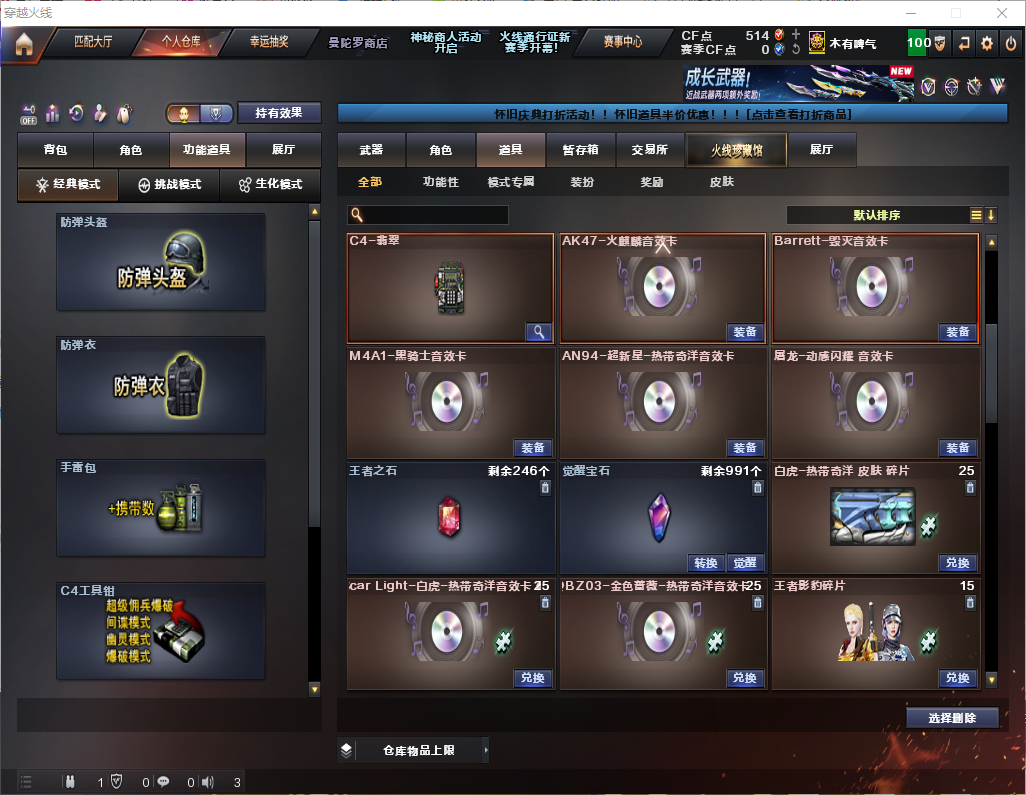Select the 背包 backpack tab
Image resolution: width=1026 pixels, height=795 pixels.
(x=55, y=150)
